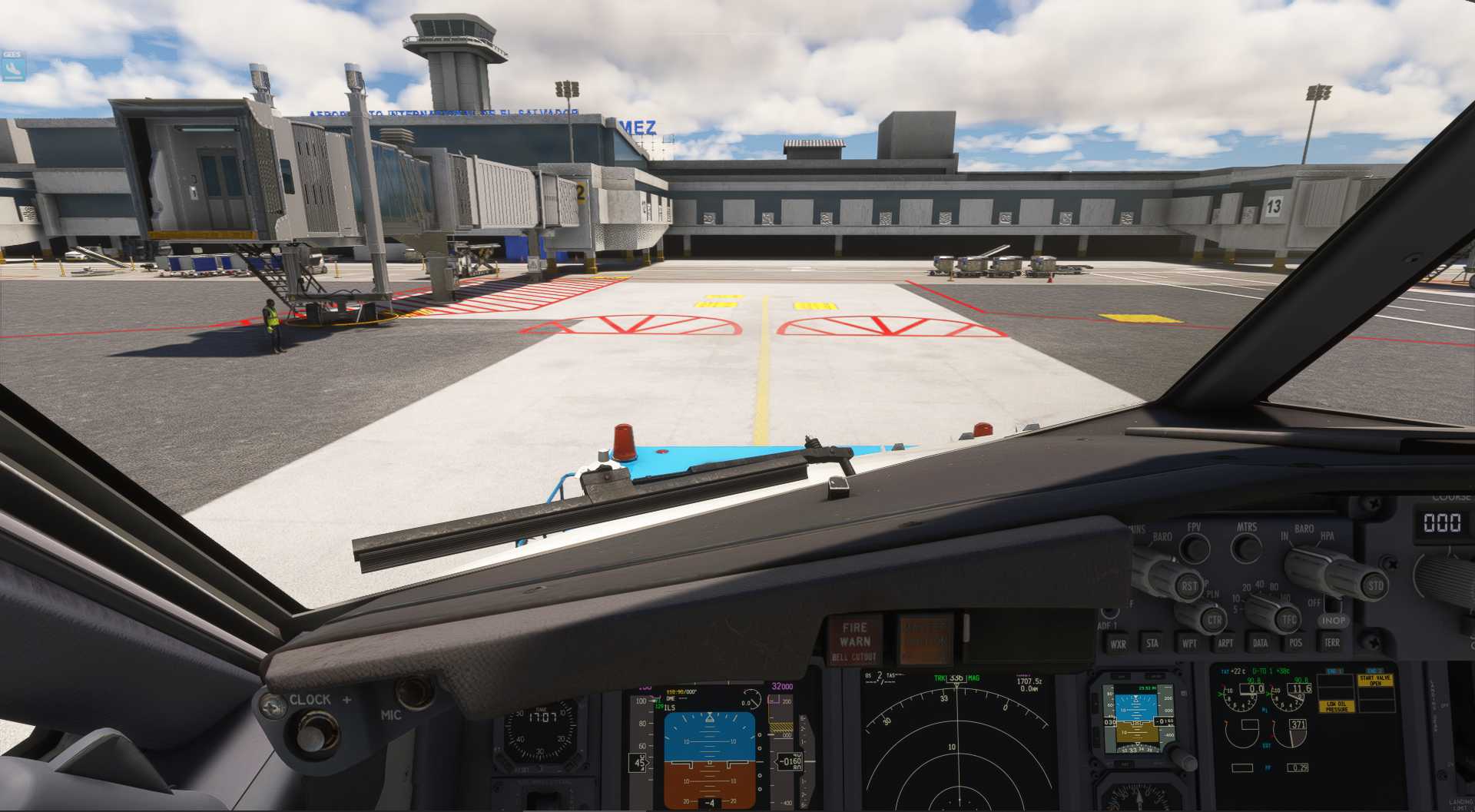
Task: Click the TFC traffic range knob
Action: tap(1288, 618)
